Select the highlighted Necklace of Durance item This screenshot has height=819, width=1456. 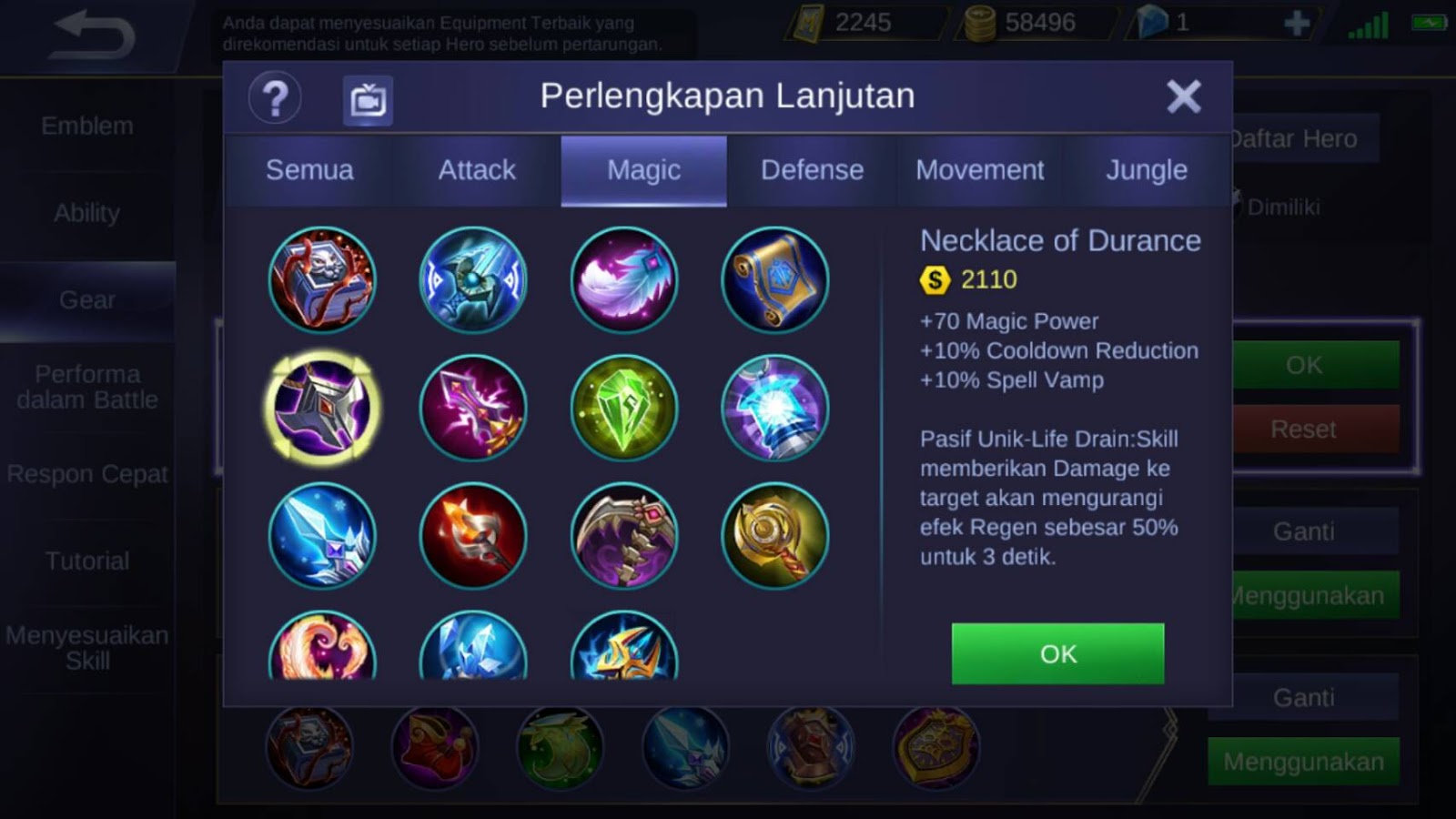[323, 408]
